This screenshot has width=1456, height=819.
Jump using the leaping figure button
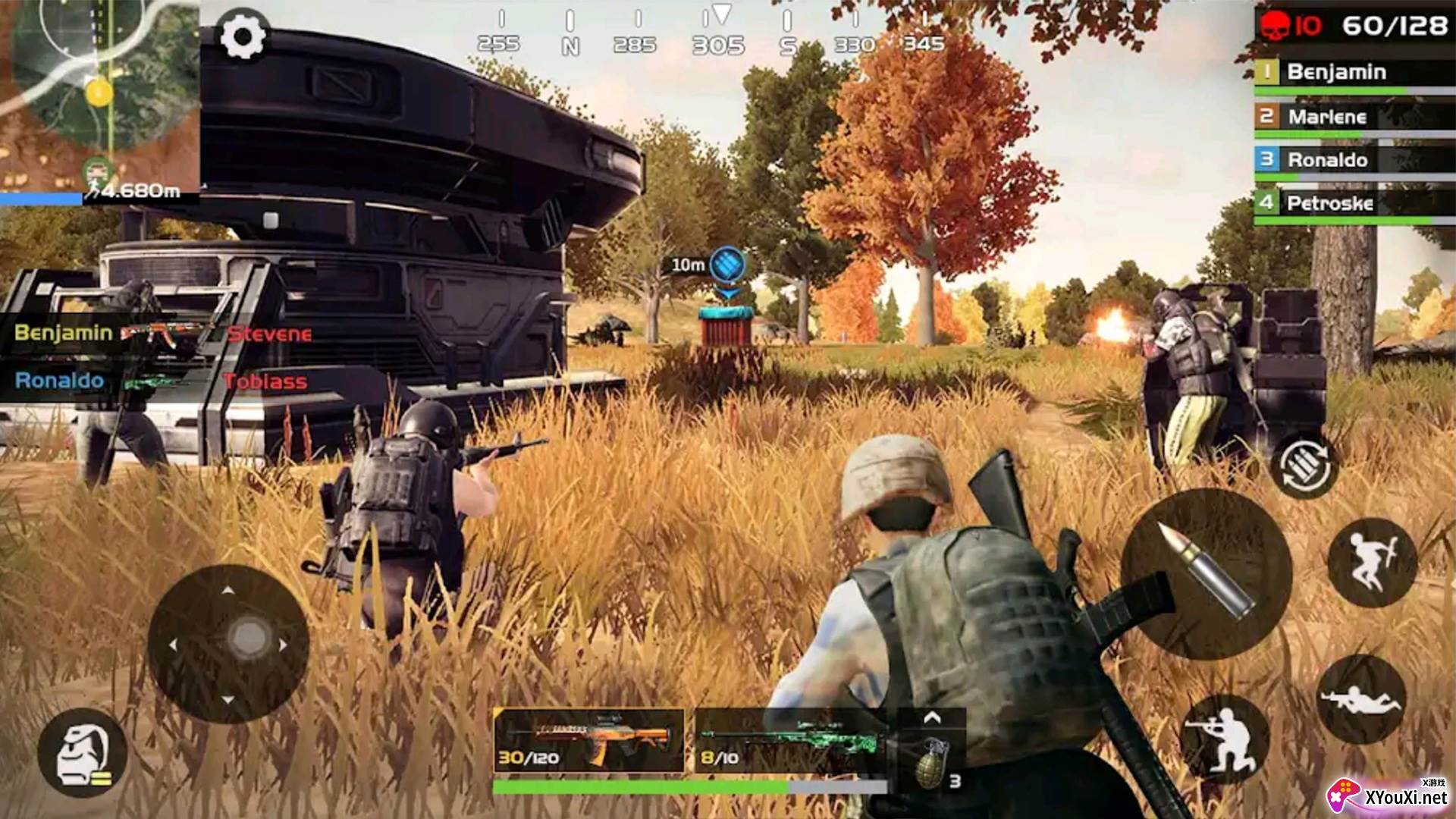(x=1372, y=562)
